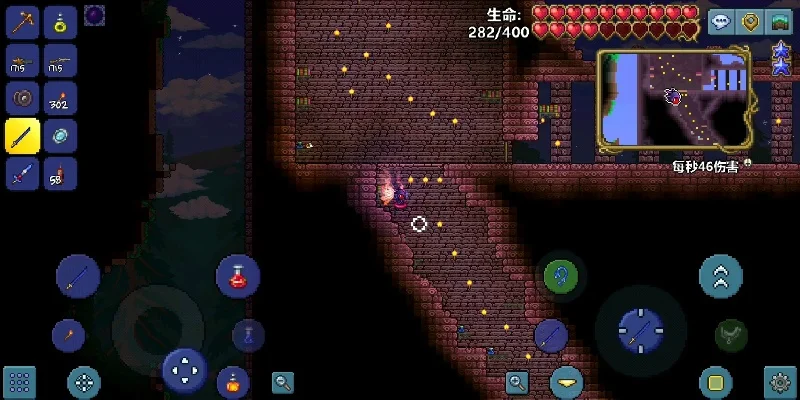The width and height of the screenshot is (800, 400).
Task: Activate the orange buff potion button
Action: [232, 381]
